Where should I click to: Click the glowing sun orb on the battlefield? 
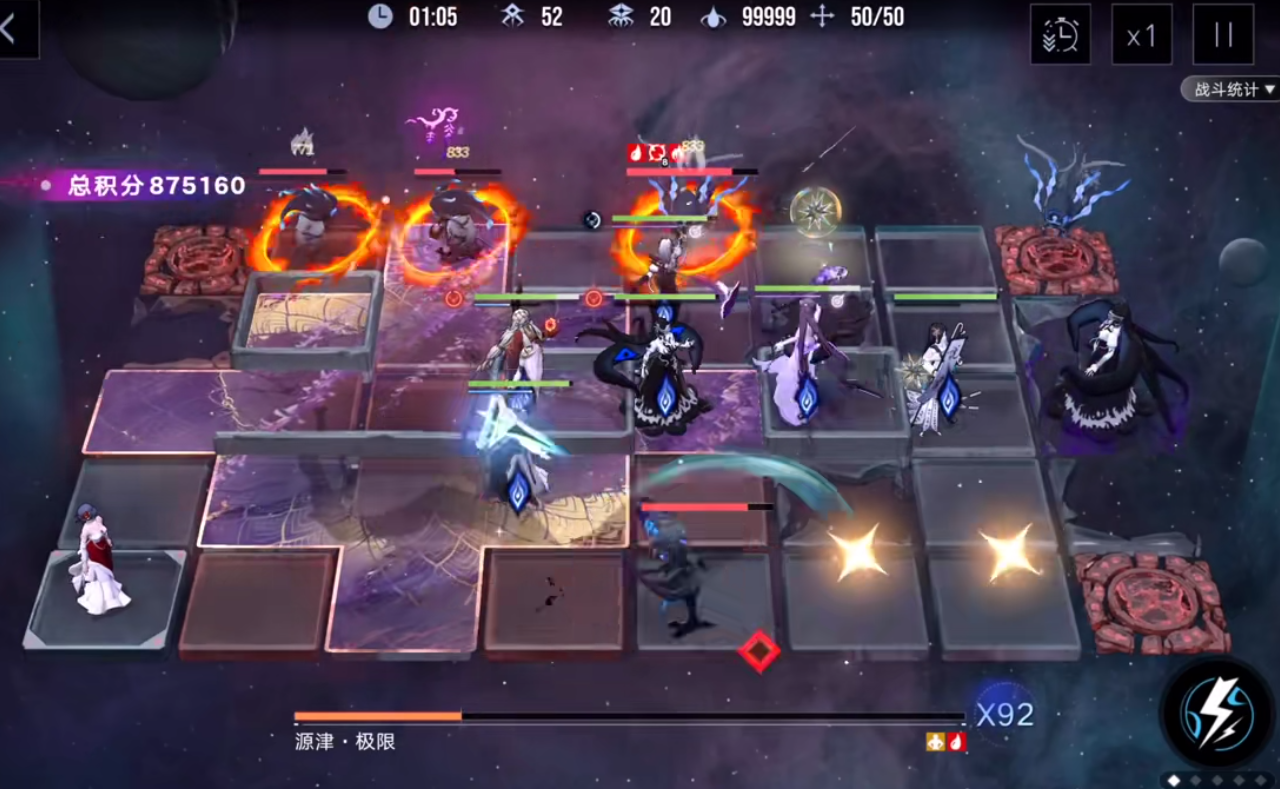point(816,213)
